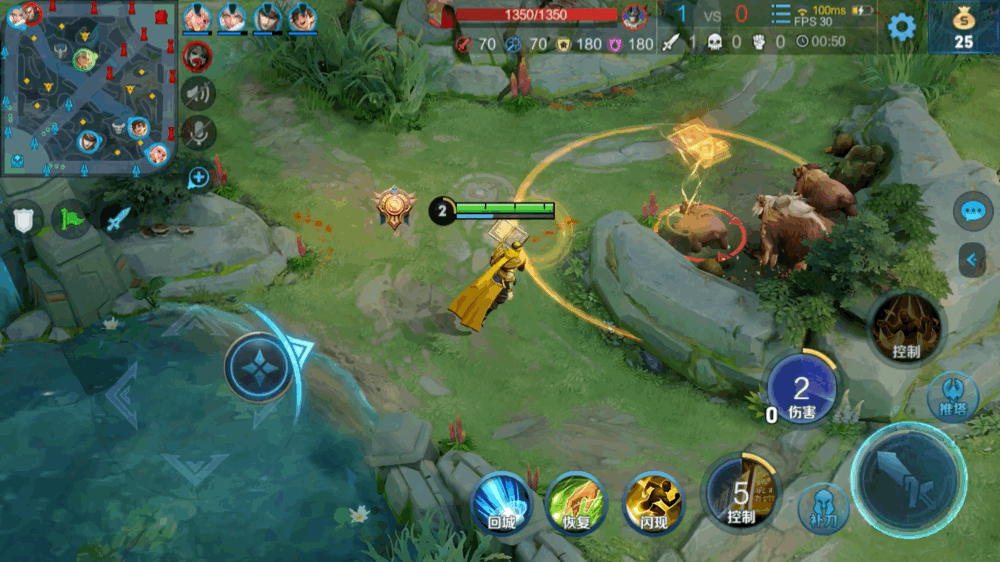
Task: Open the quick chat plus bubble
Action: click(x=198, y=178)
